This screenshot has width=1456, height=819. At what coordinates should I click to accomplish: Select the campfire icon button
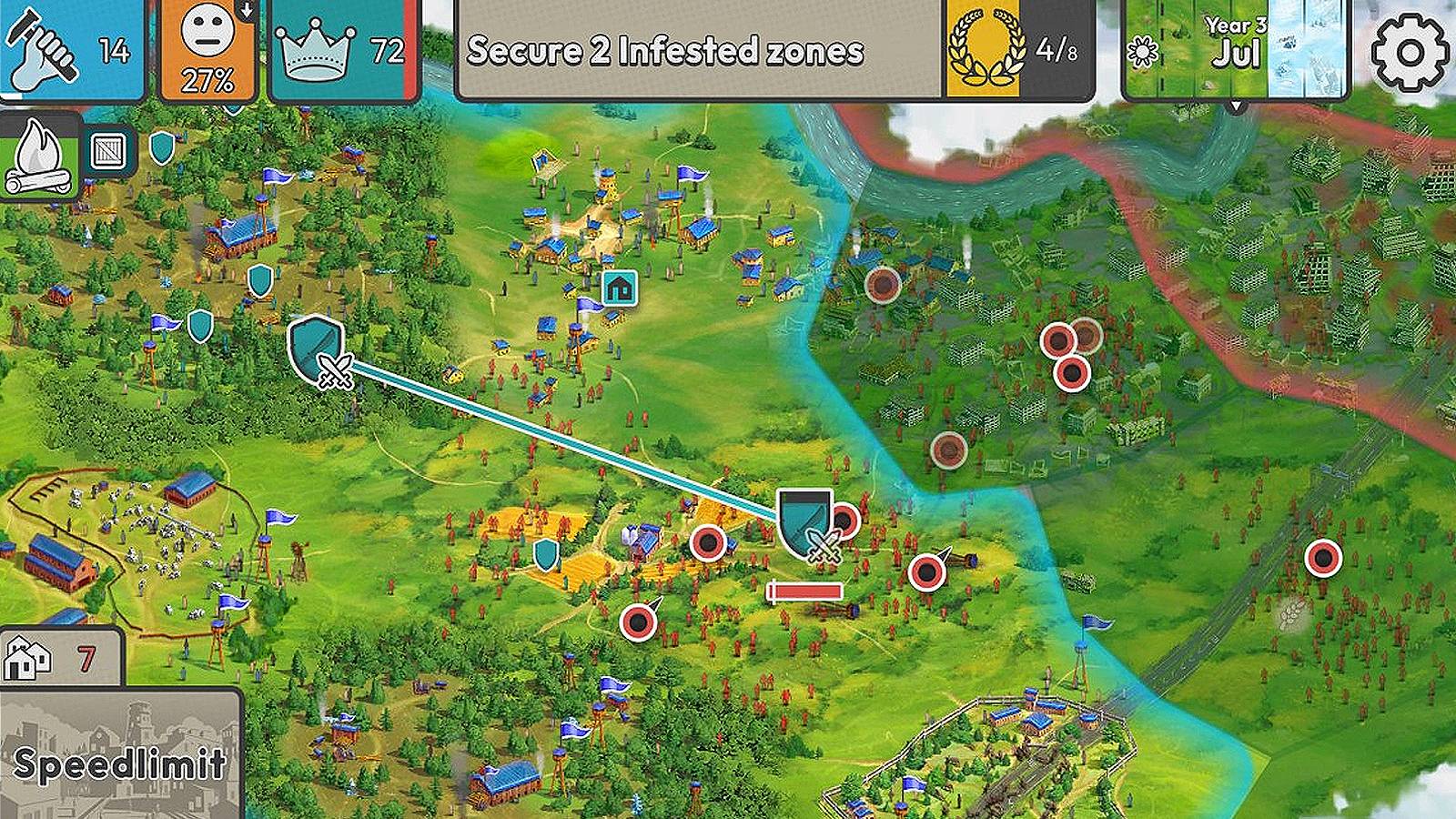(x=40, y=155)
